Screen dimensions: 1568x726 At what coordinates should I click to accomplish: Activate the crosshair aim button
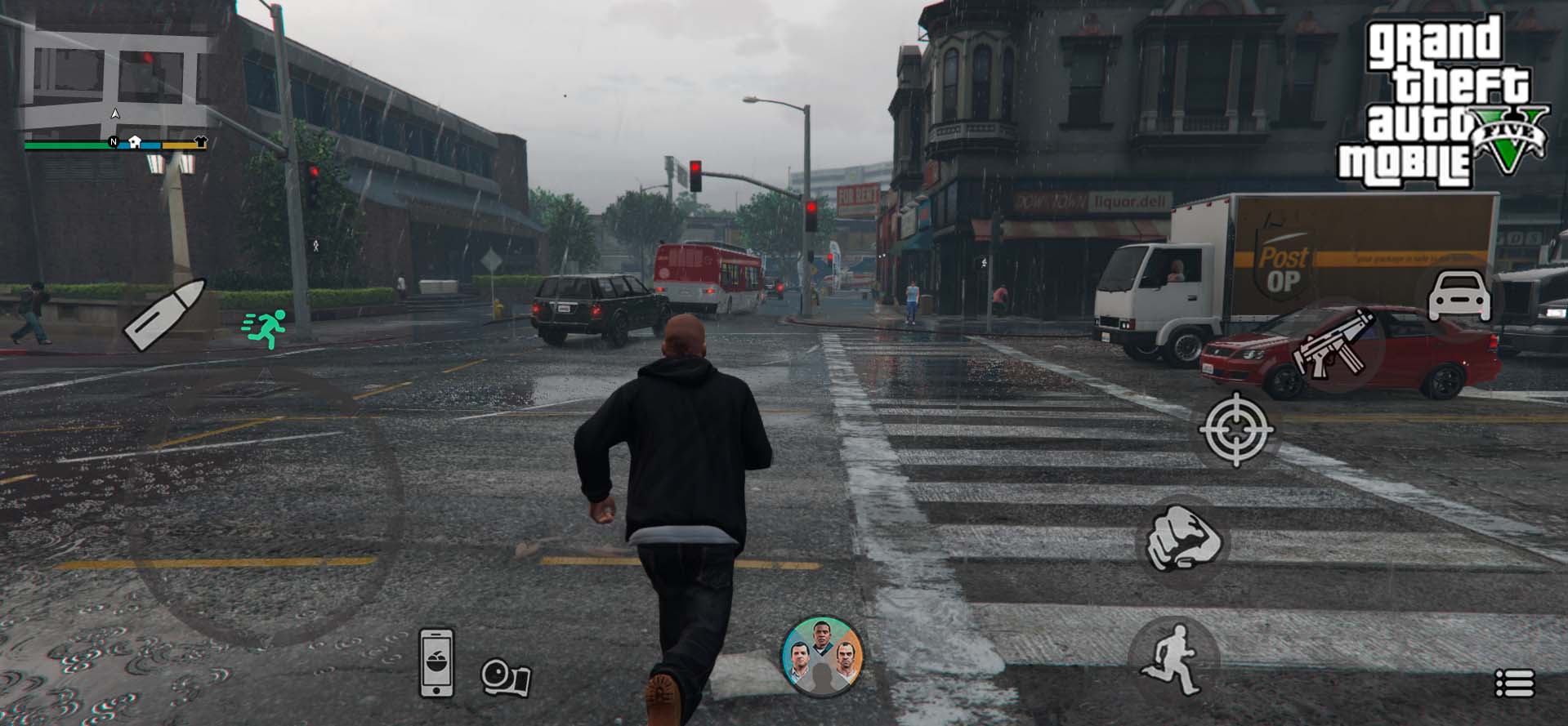coord(1235,429)
